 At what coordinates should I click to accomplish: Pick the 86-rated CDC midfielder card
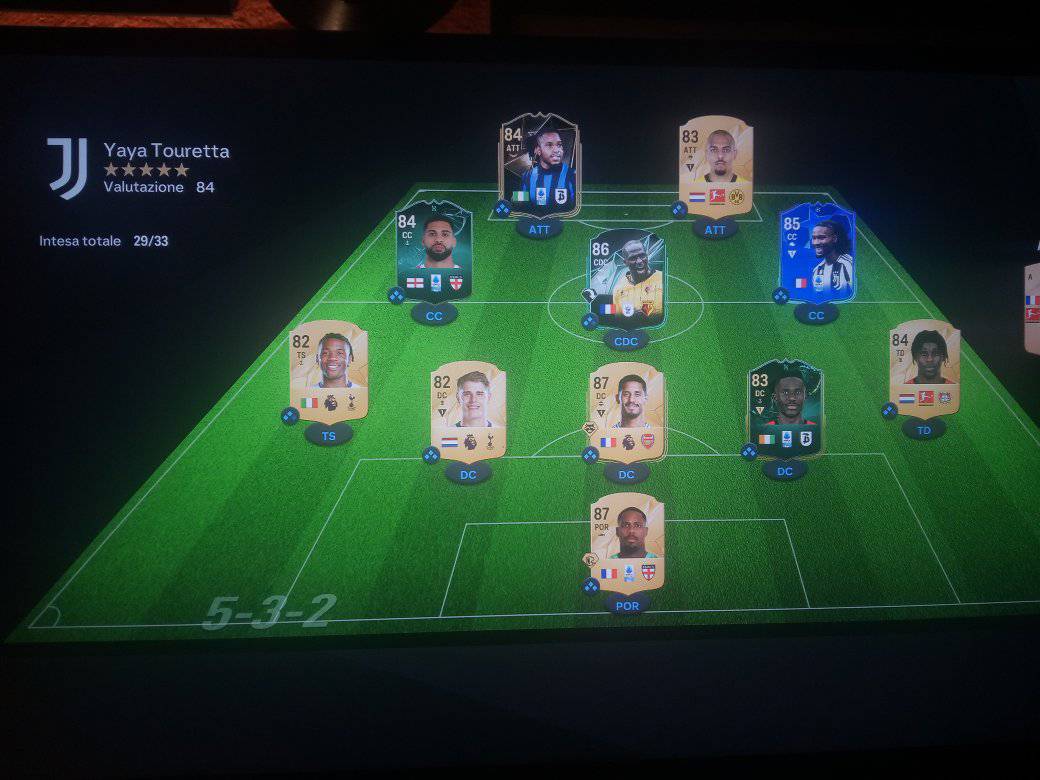(626, 277)
